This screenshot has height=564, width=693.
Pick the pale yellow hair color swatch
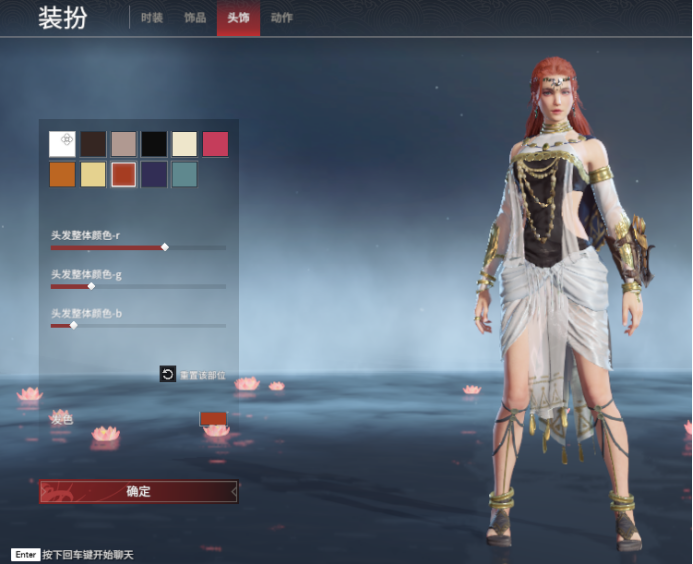[93, 175]
